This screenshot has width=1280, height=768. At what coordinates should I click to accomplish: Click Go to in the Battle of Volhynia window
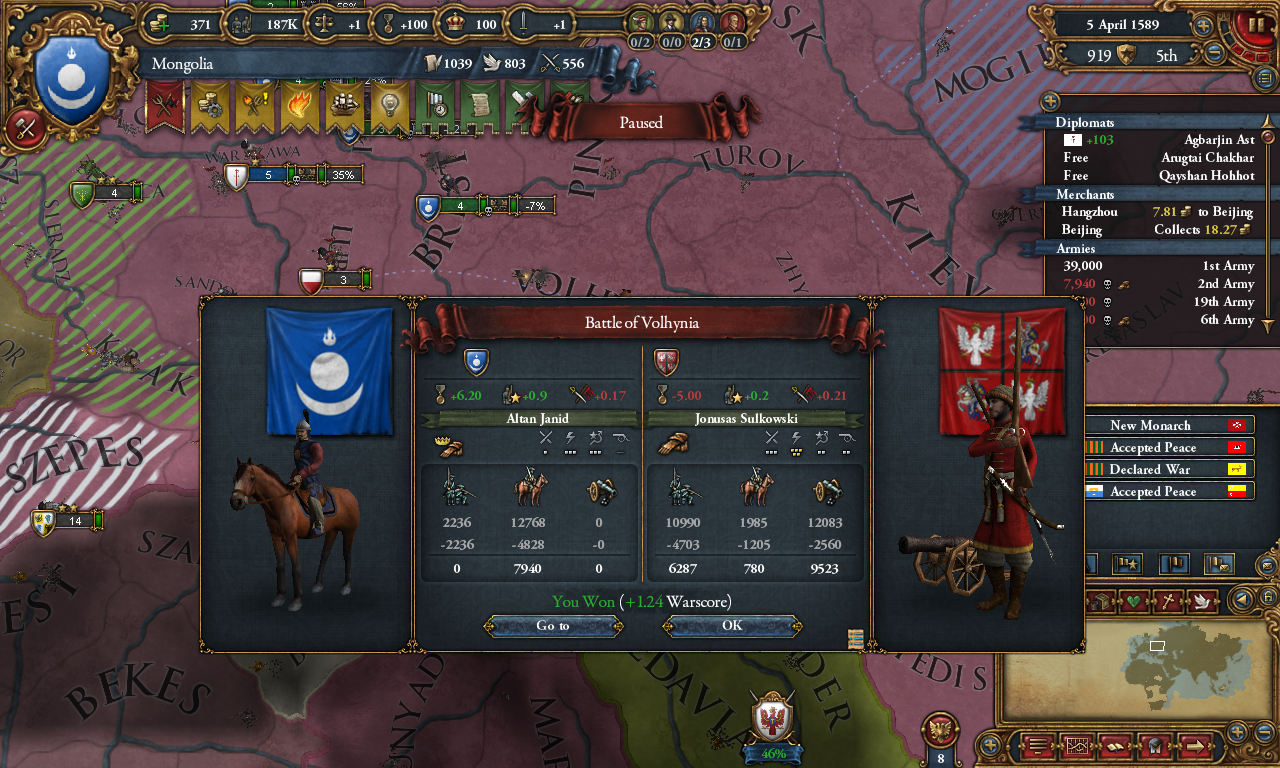pyautogui.click(x=553, y=625)
